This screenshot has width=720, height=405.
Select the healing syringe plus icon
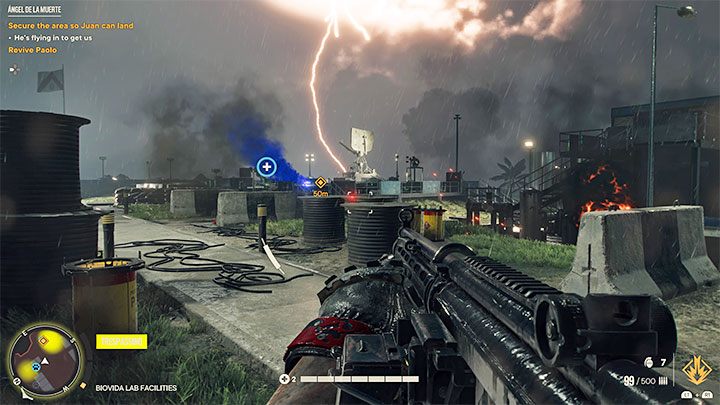pos(284,379)
